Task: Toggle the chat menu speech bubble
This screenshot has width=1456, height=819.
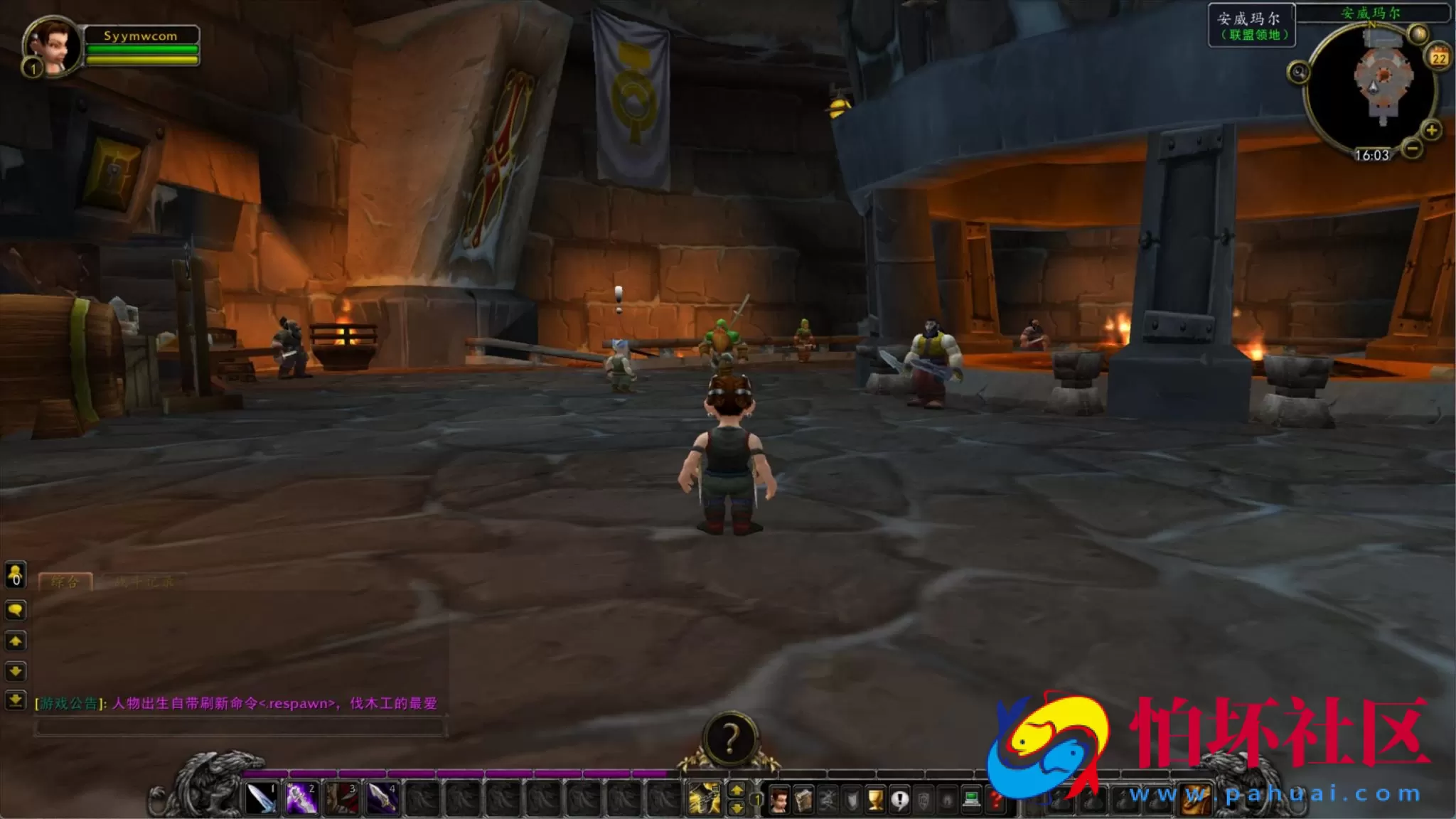Action: coord(15,610)
